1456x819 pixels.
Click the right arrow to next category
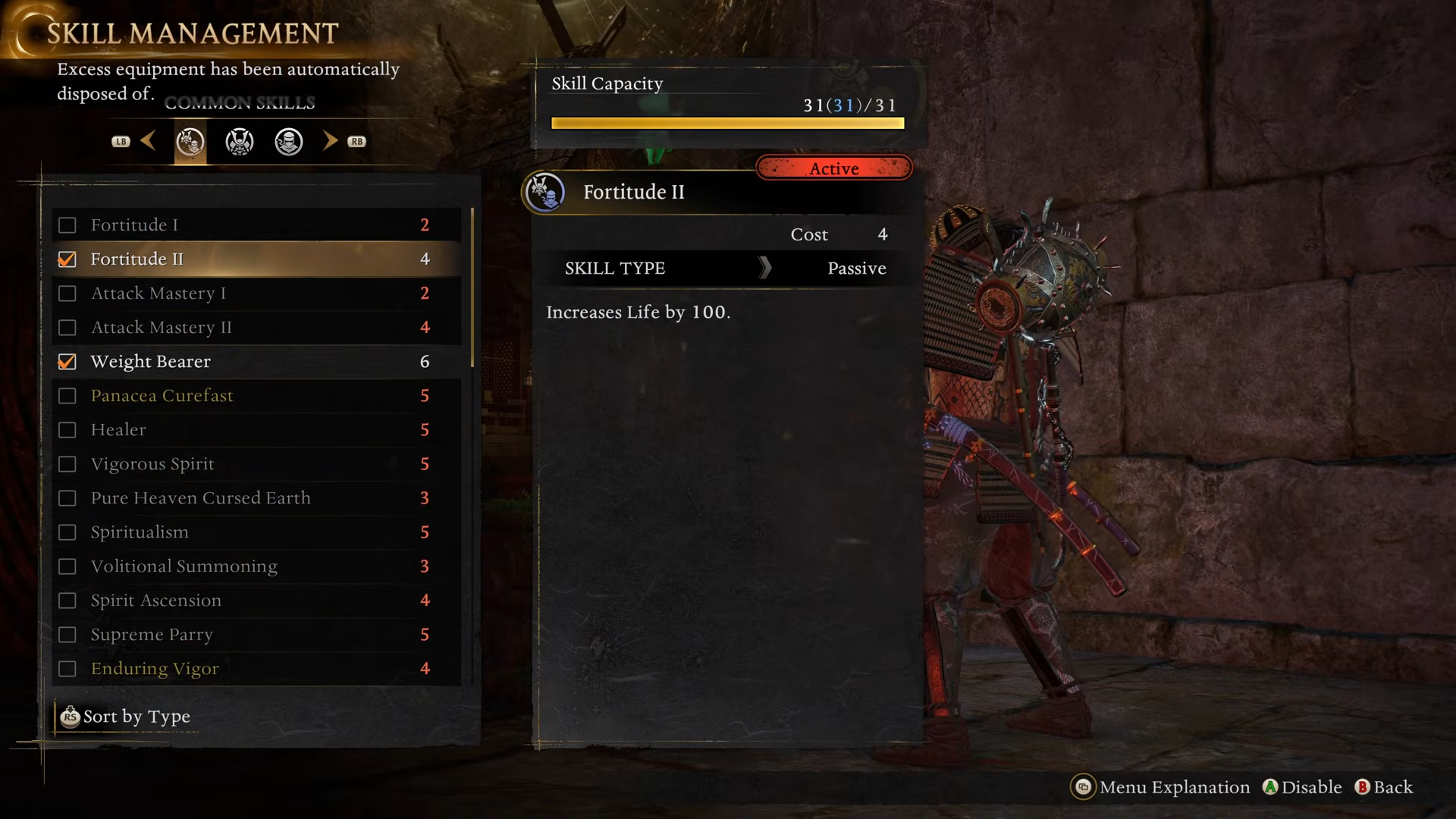331,141
